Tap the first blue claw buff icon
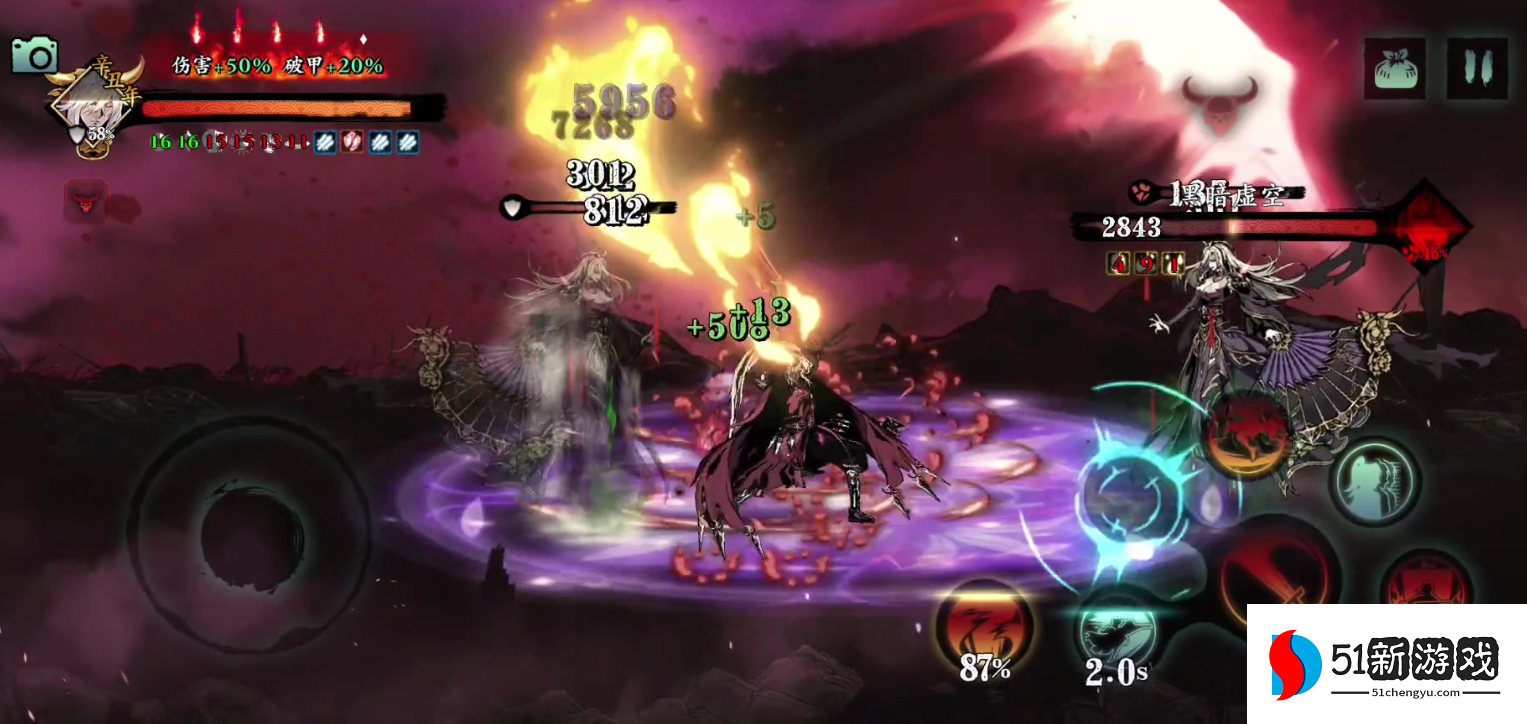 [x=324, y=142]
